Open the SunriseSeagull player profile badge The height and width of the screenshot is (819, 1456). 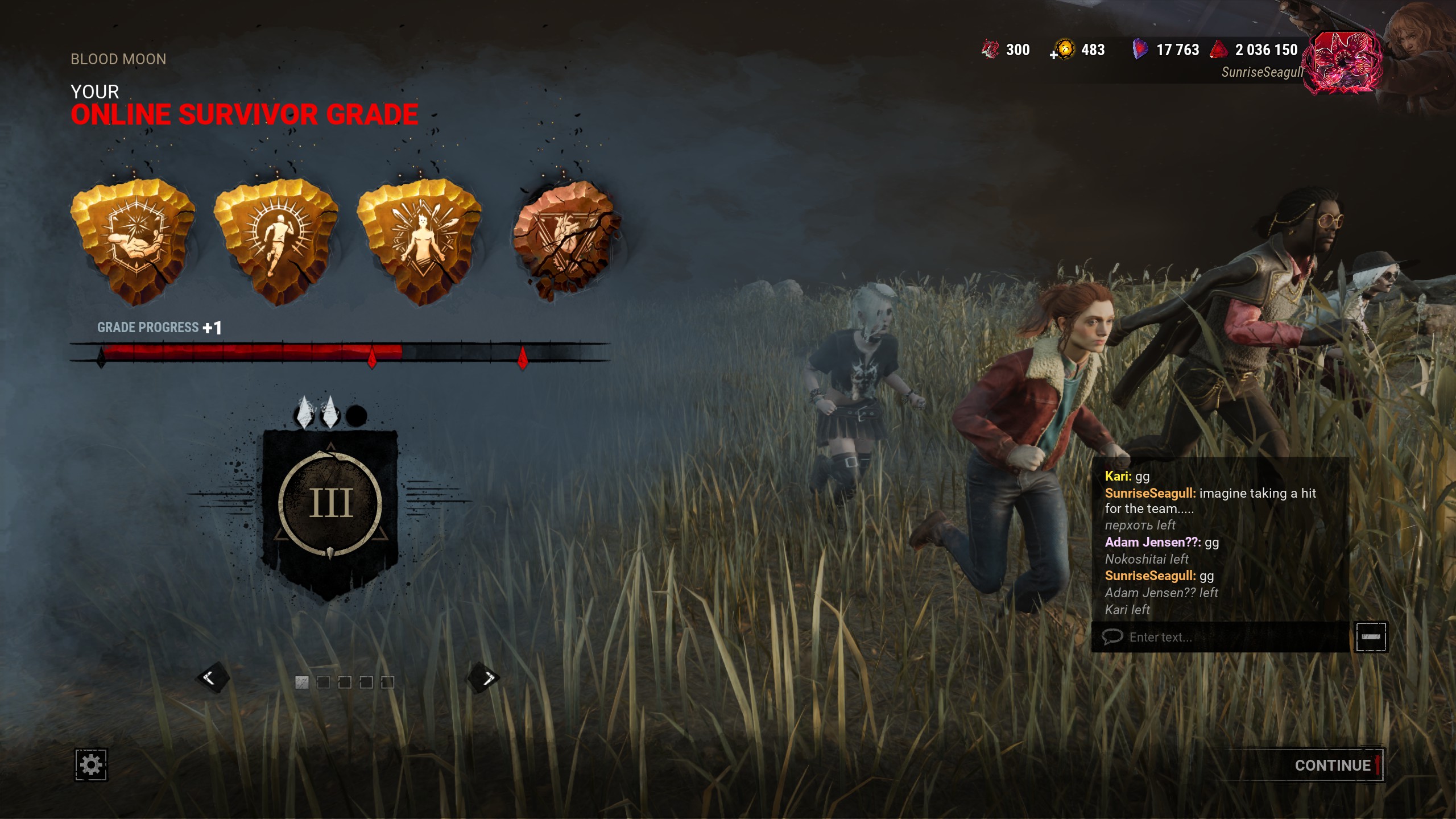pos(1342,63)
